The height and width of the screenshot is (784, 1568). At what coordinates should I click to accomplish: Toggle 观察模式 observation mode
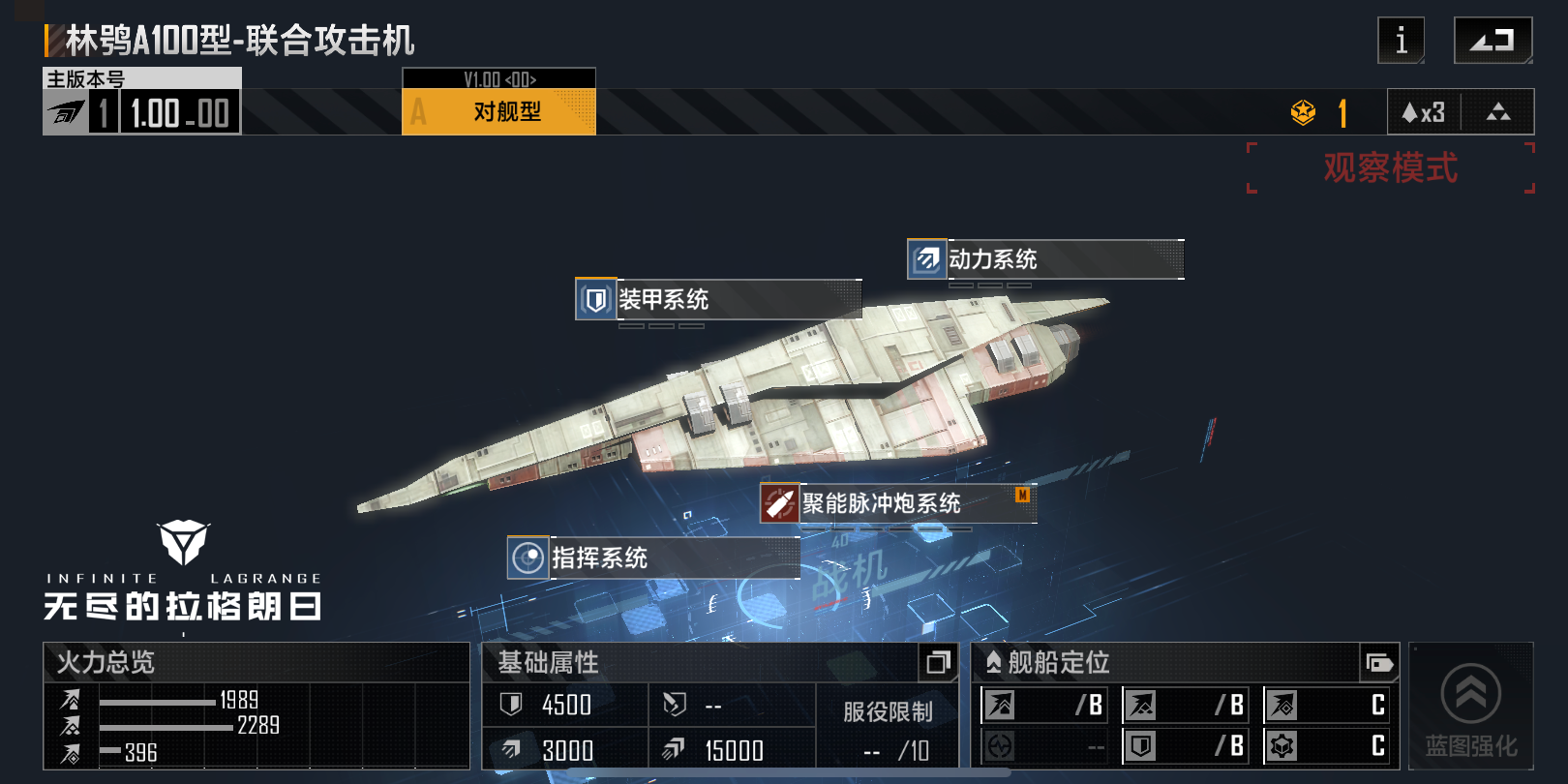point(1390,168)
